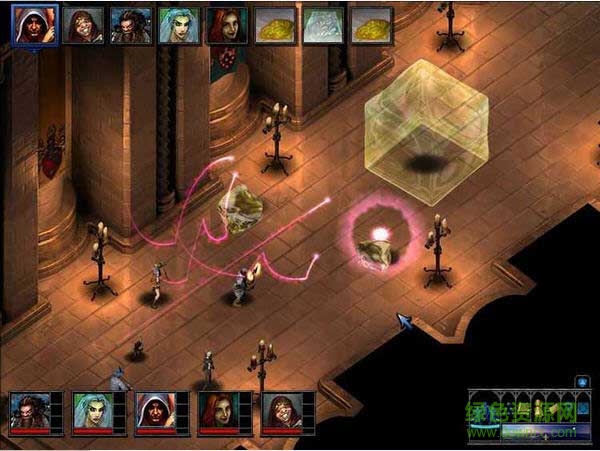
Task: Select the red-haired woman in the initiative bar
Action: click(x=226, y=25)
